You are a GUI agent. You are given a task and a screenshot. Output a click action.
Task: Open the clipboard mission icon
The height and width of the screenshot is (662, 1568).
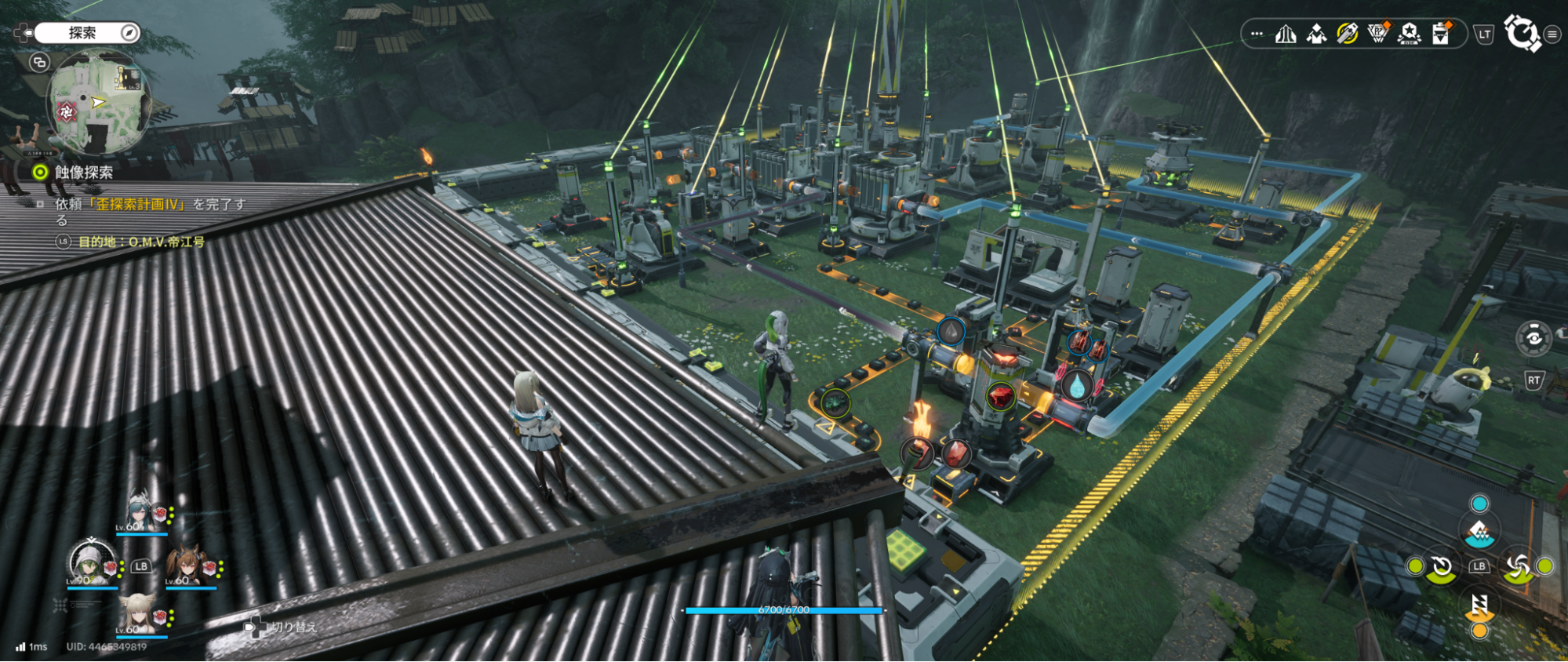pos(1441,34)
